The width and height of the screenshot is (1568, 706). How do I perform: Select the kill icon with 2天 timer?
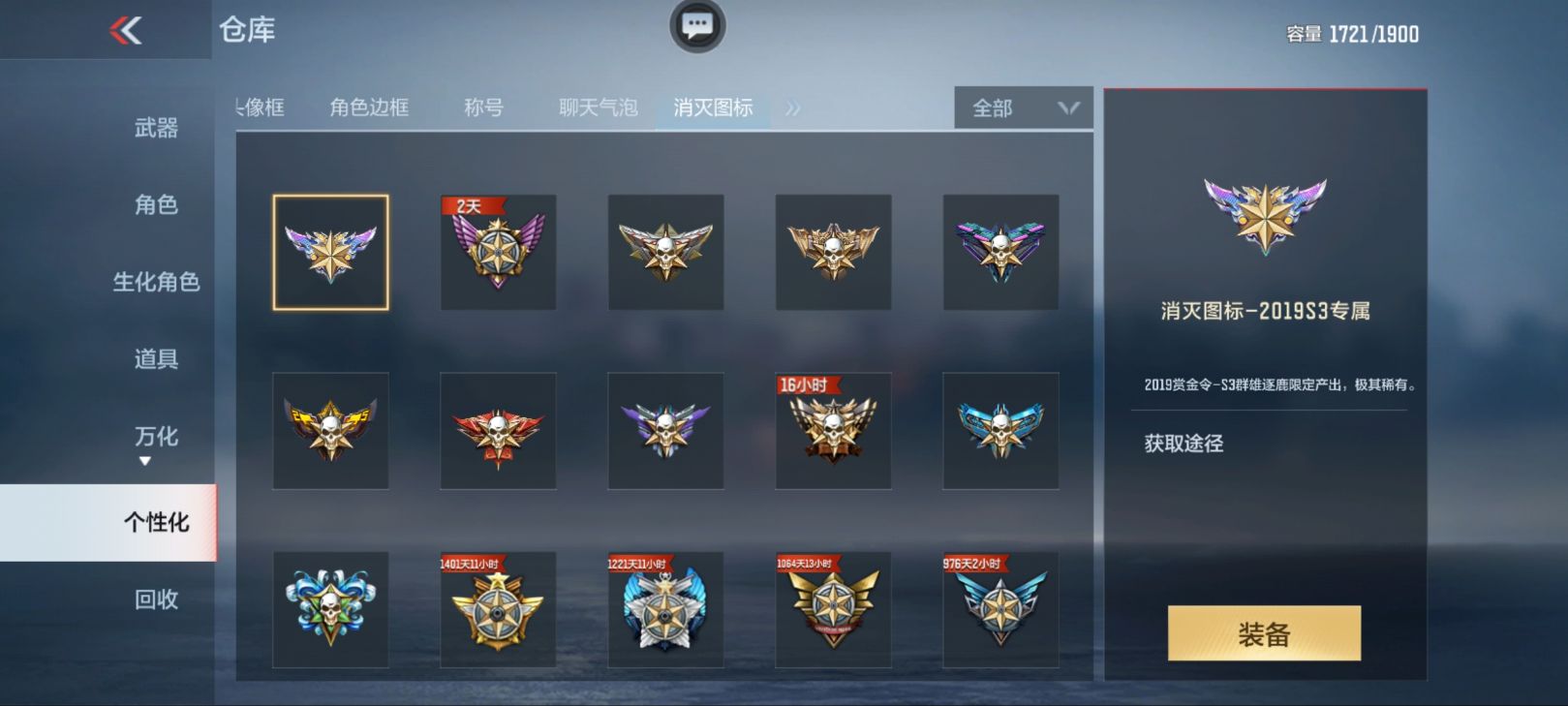pos(498,254)
